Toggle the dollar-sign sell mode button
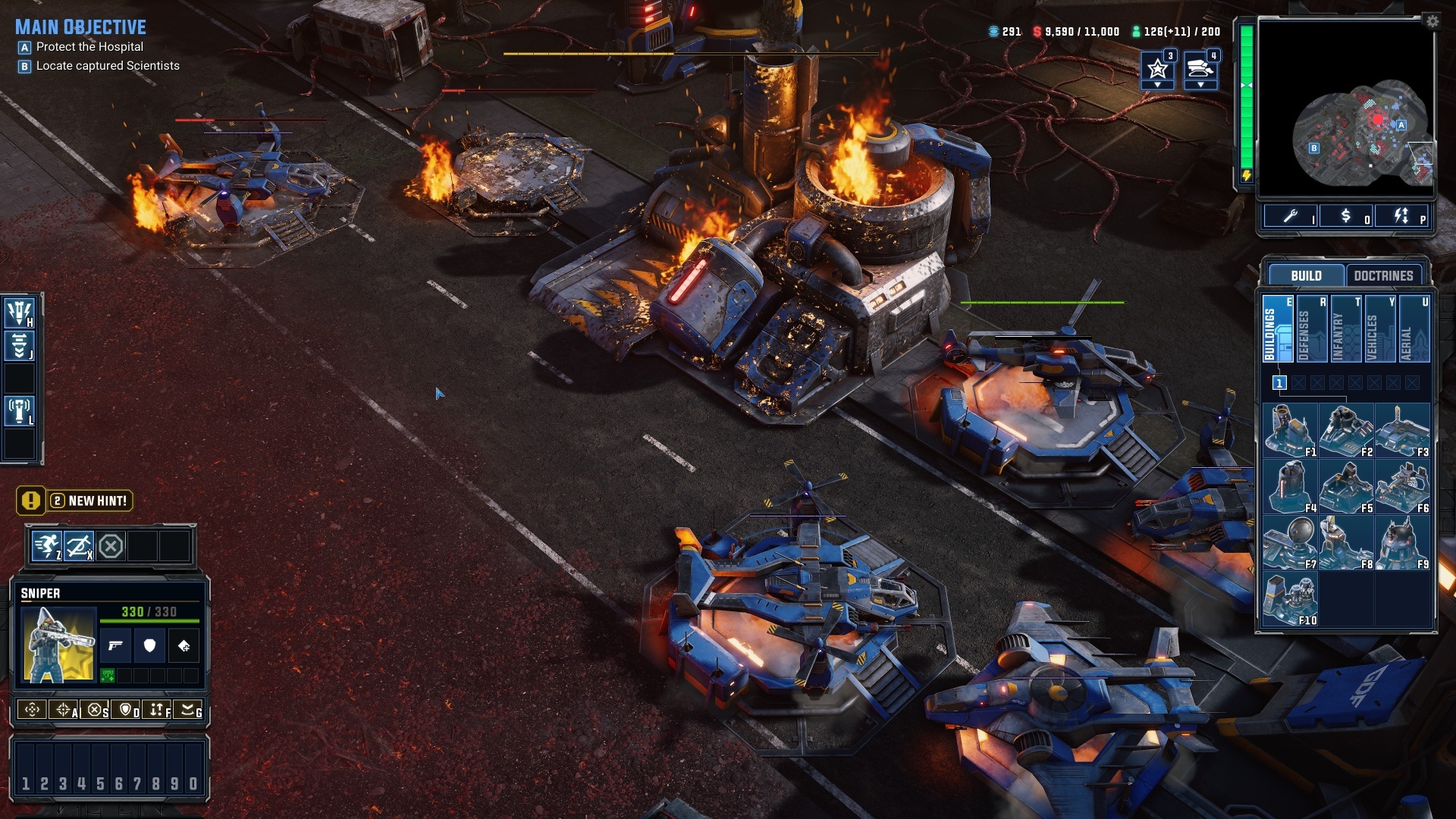Screen dimensions: 1456x819 1346,217
